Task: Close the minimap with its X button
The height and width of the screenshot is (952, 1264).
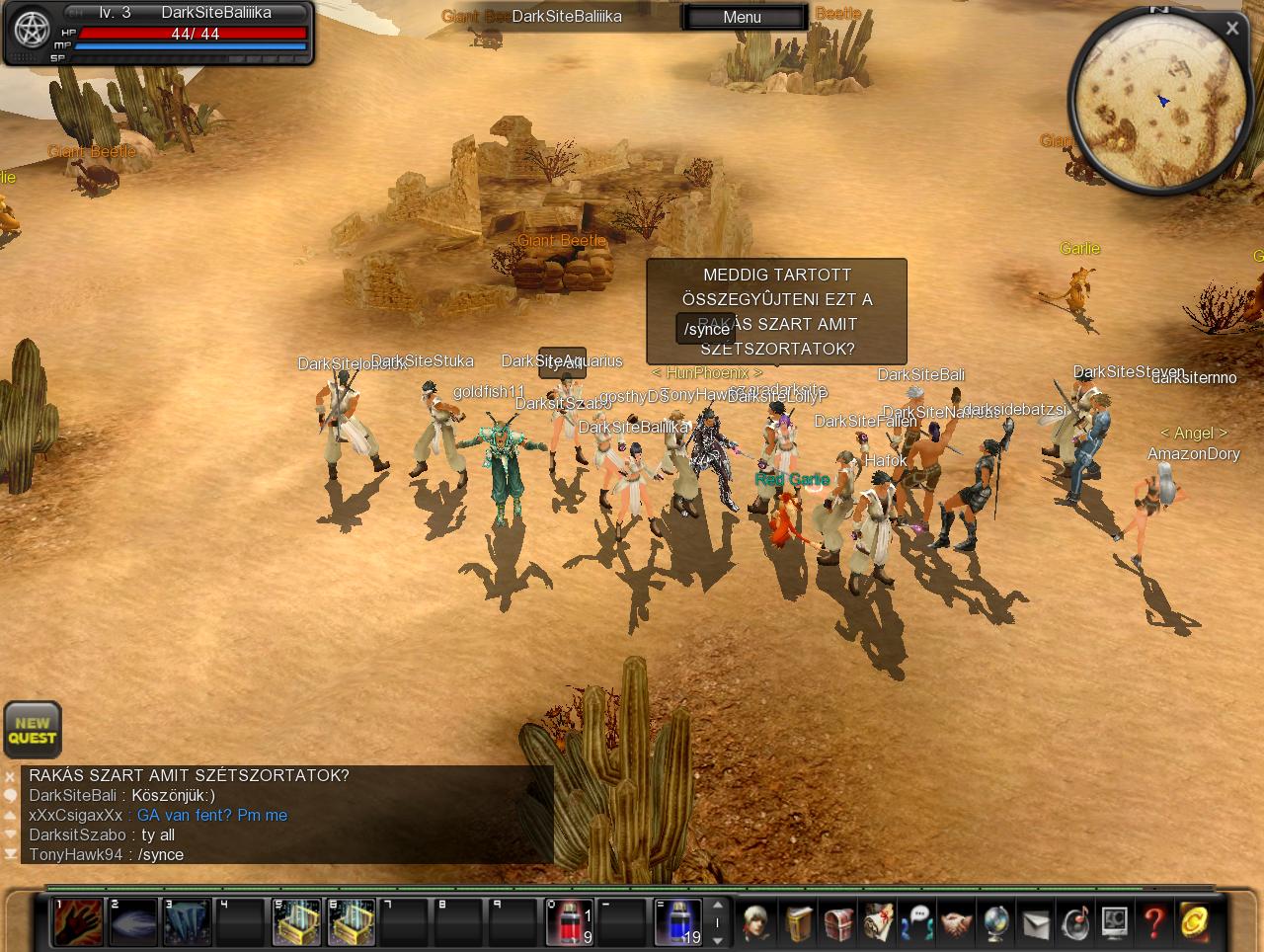Action: click(x=1231, y=29)
